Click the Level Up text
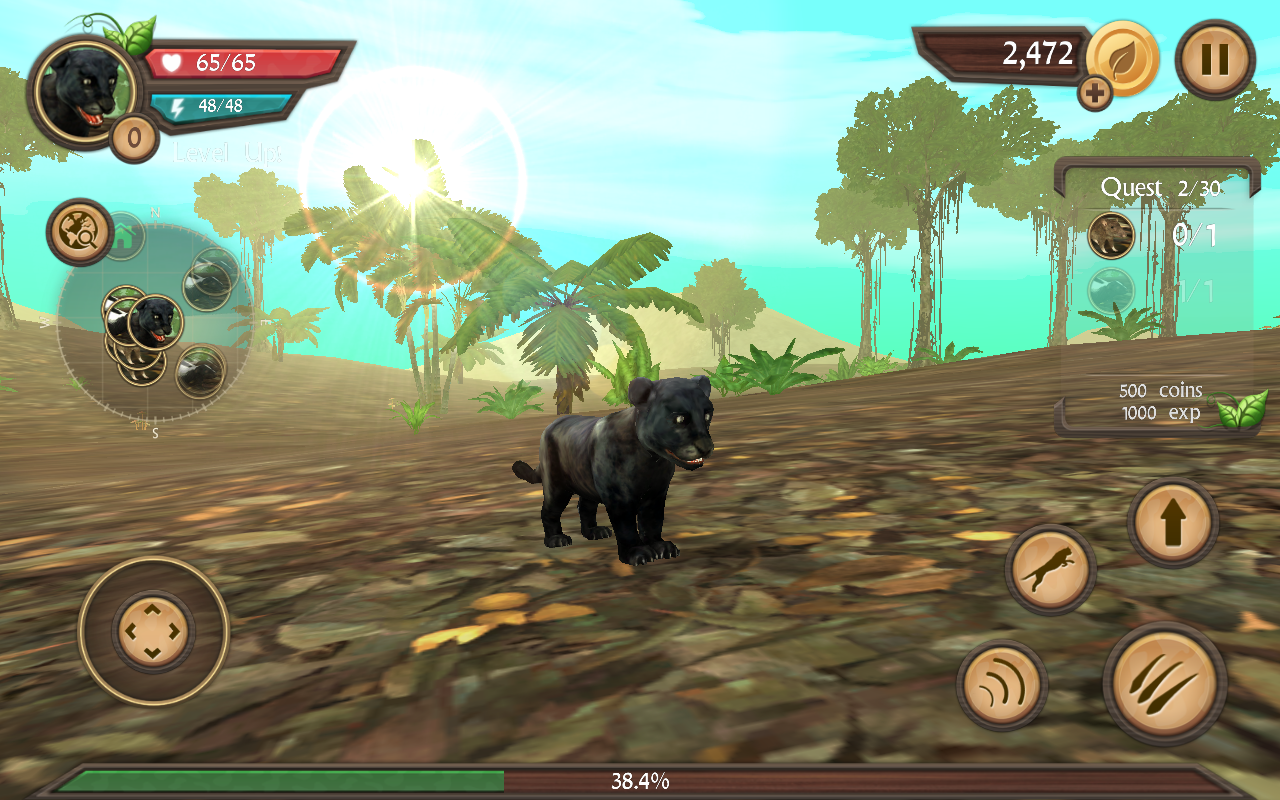1280x800 pixels. (228, 152)
